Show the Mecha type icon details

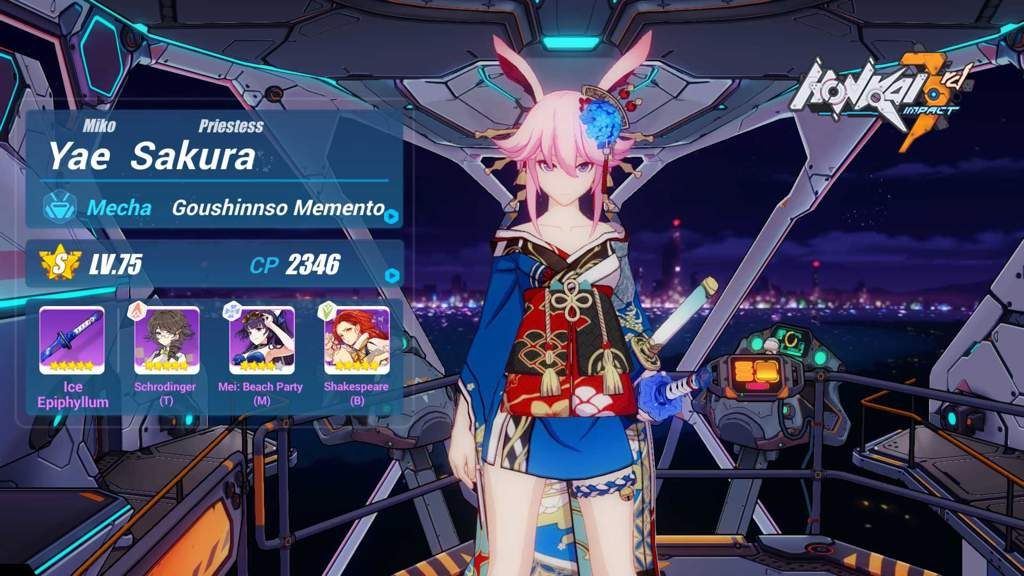tap(59, 208)
